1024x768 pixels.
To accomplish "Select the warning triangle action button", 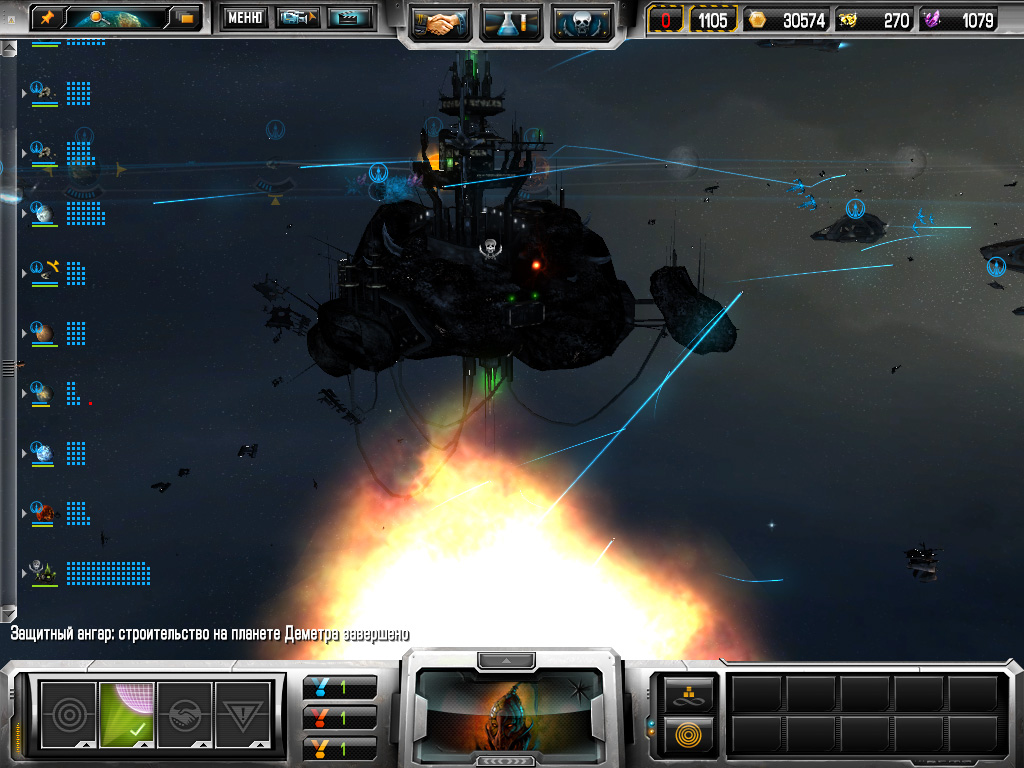I will (x=243, y=714).
